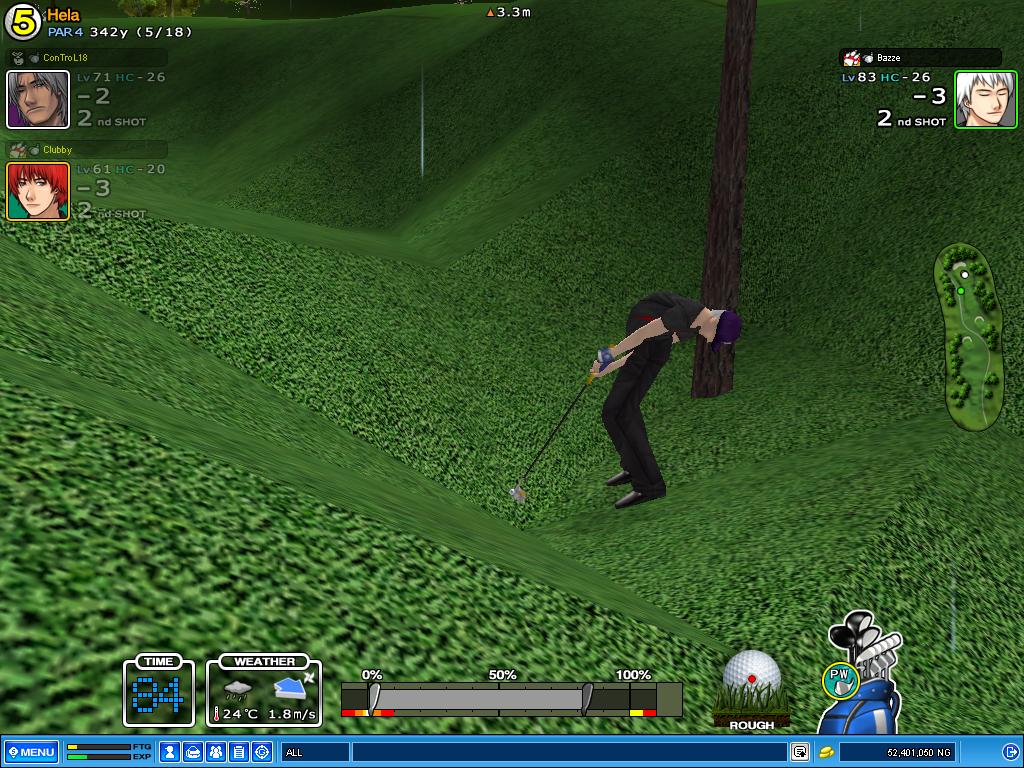
Task: Click the document list toolbar icon
Action: 239,752
